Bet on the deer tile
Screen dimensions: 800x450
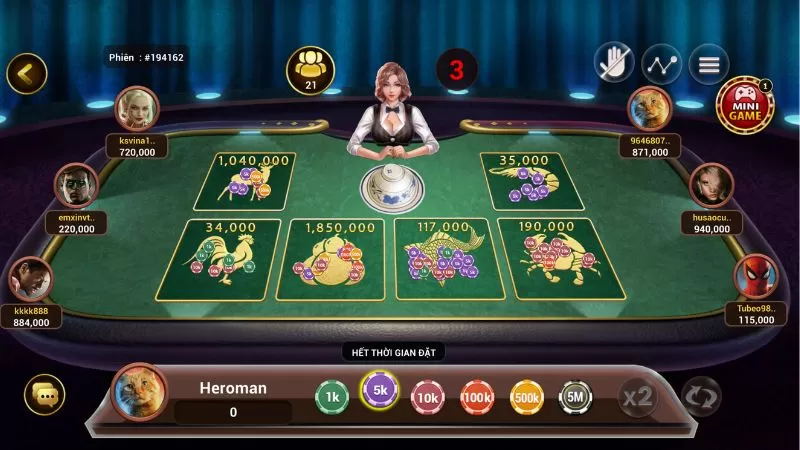click(x=246, y=181)
